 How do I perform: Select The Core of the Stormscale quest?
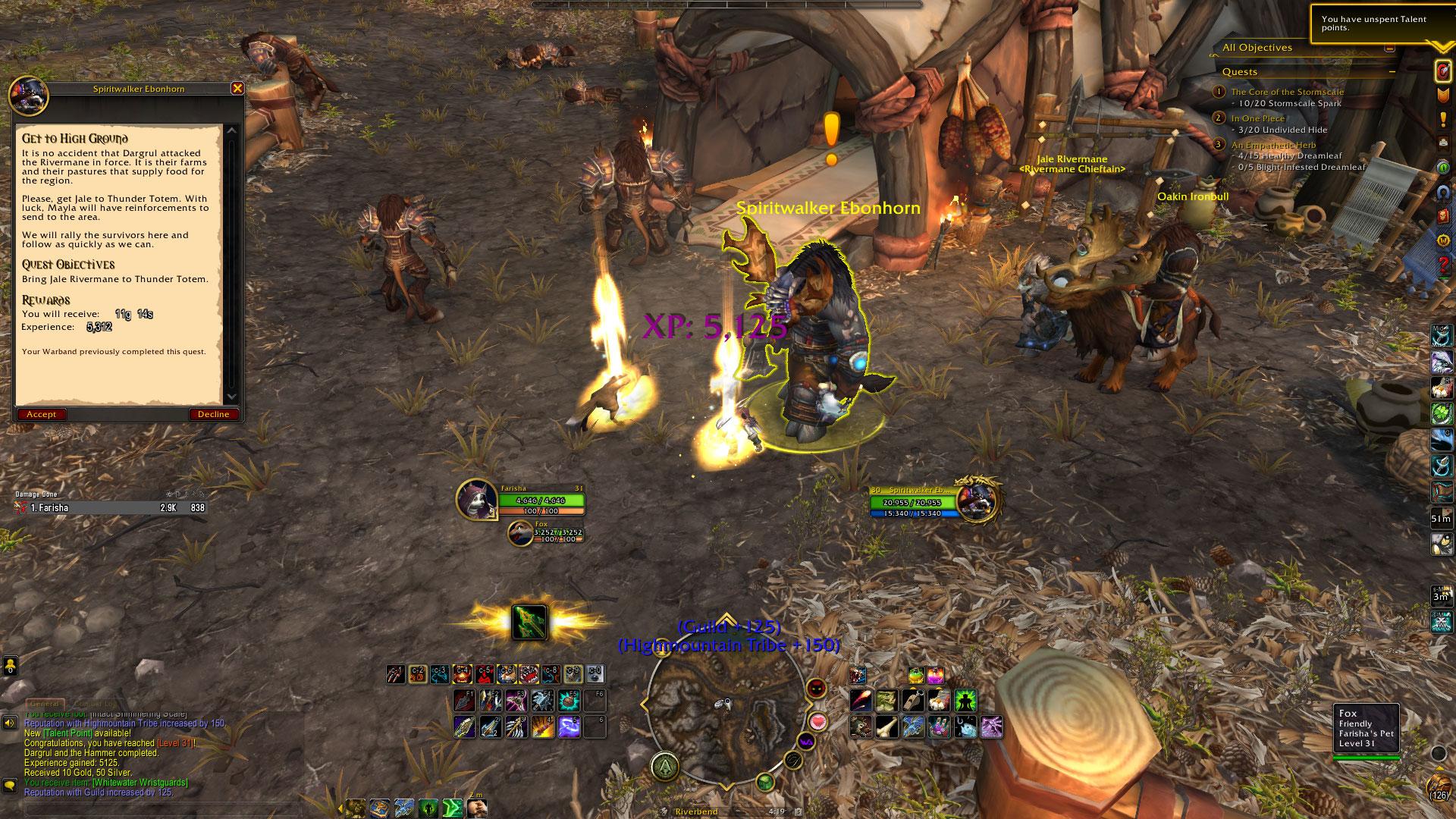(x=1287, y=92)
